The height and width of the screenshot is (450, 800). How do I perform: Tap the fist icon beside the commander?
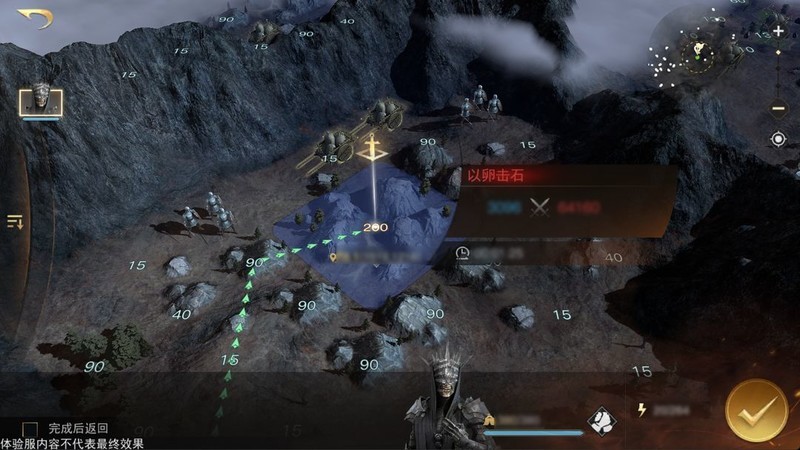[601, 421]
